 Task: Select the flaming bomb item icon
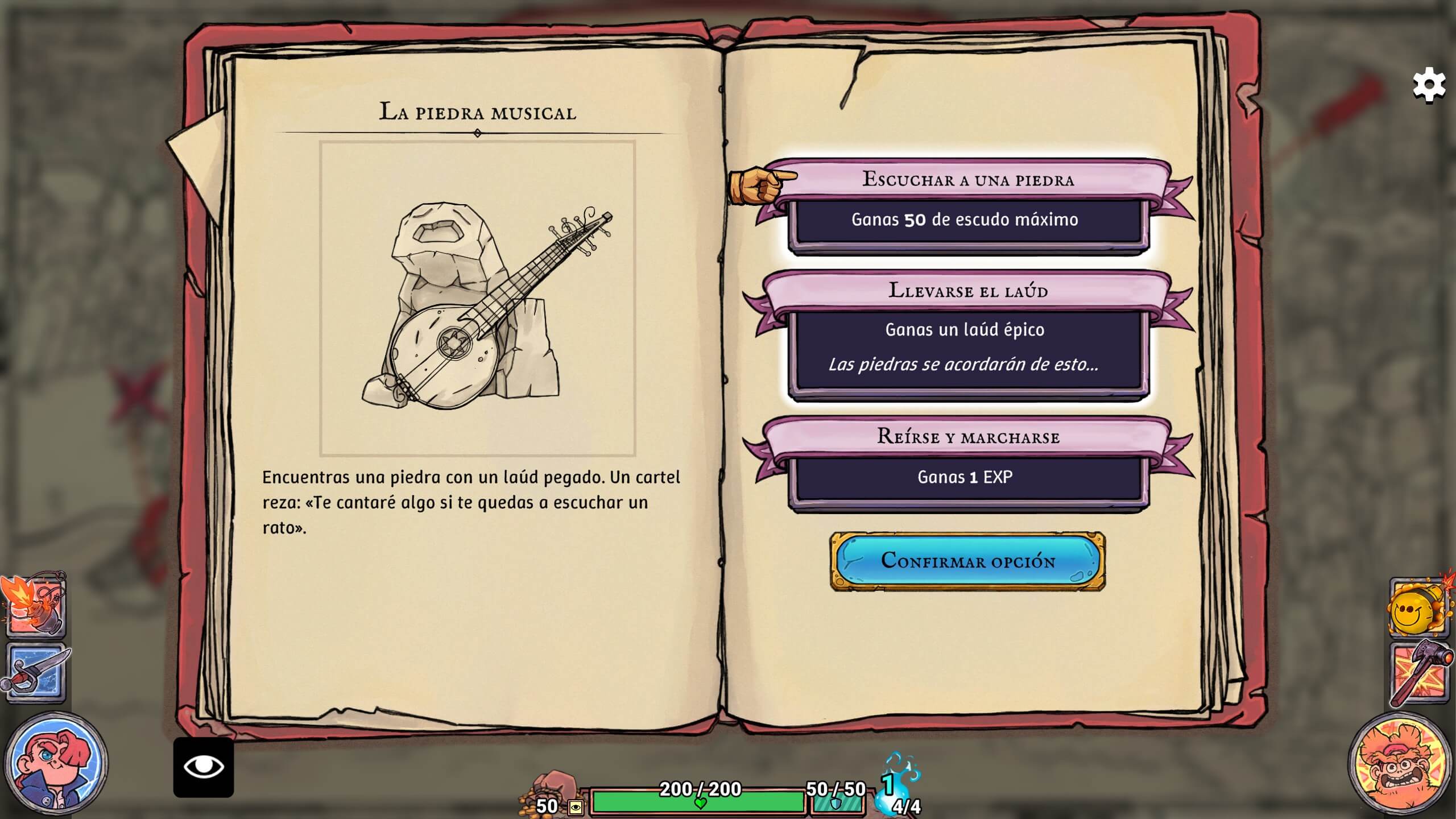click(x=35, y=605)
